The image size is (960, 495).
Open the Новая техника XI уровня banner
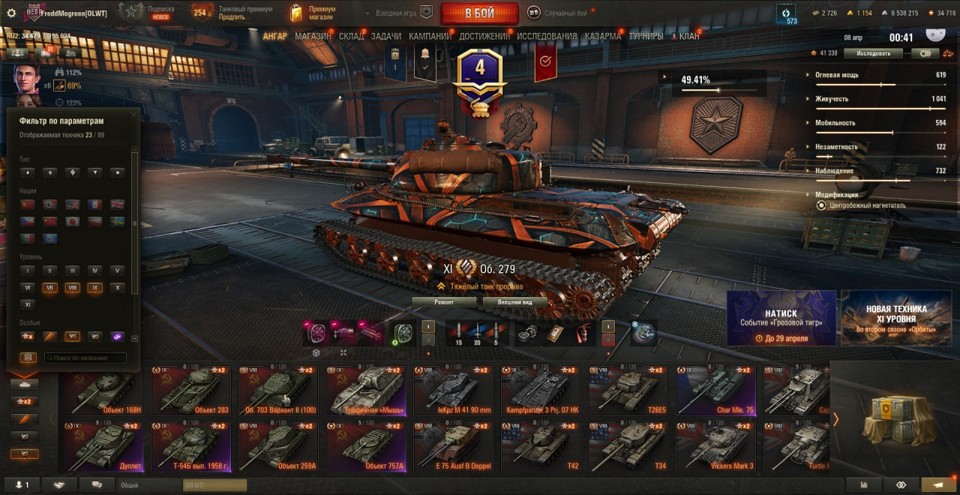(895, 318)
